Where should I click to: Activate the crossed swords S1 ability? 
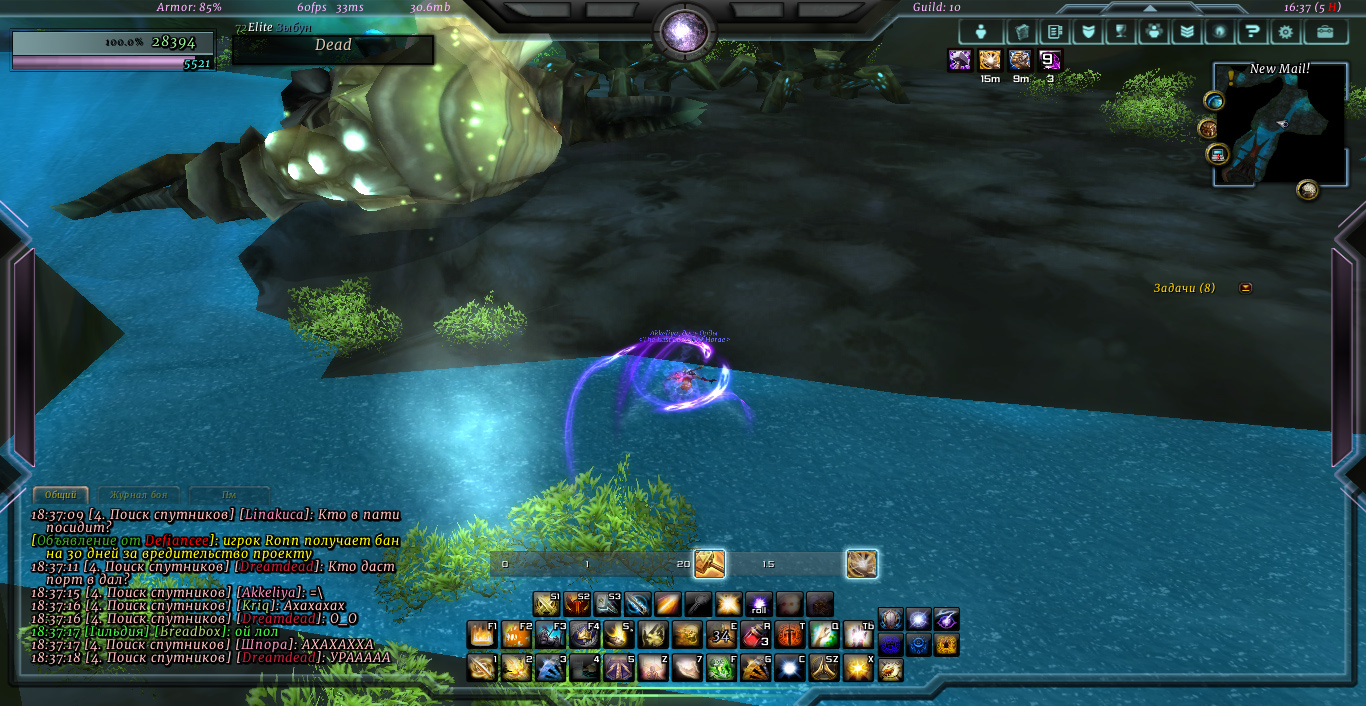(546, 604)
